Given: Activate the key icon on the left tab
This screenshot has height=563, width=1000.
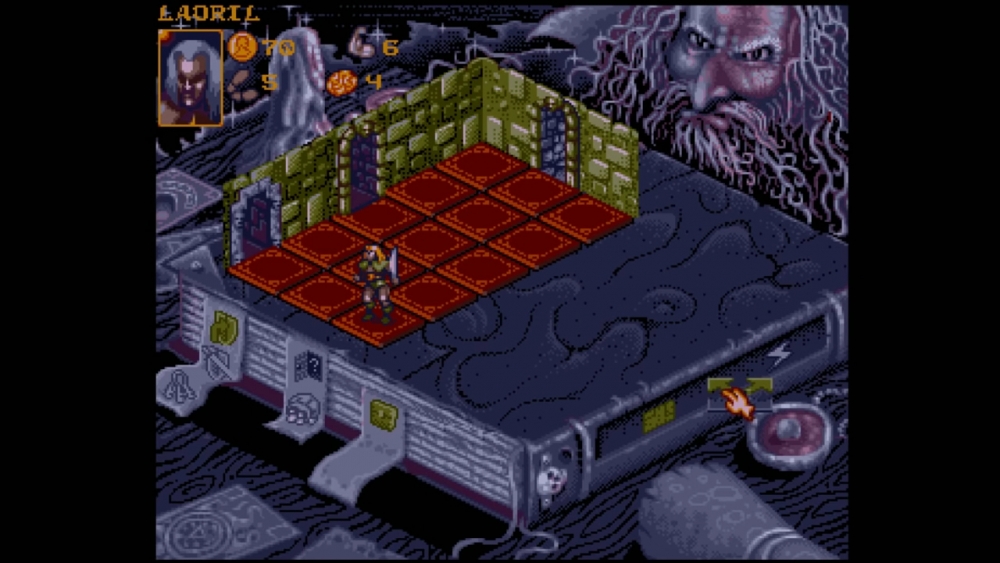Looking at the screenshot, I should tap(180, 387).
